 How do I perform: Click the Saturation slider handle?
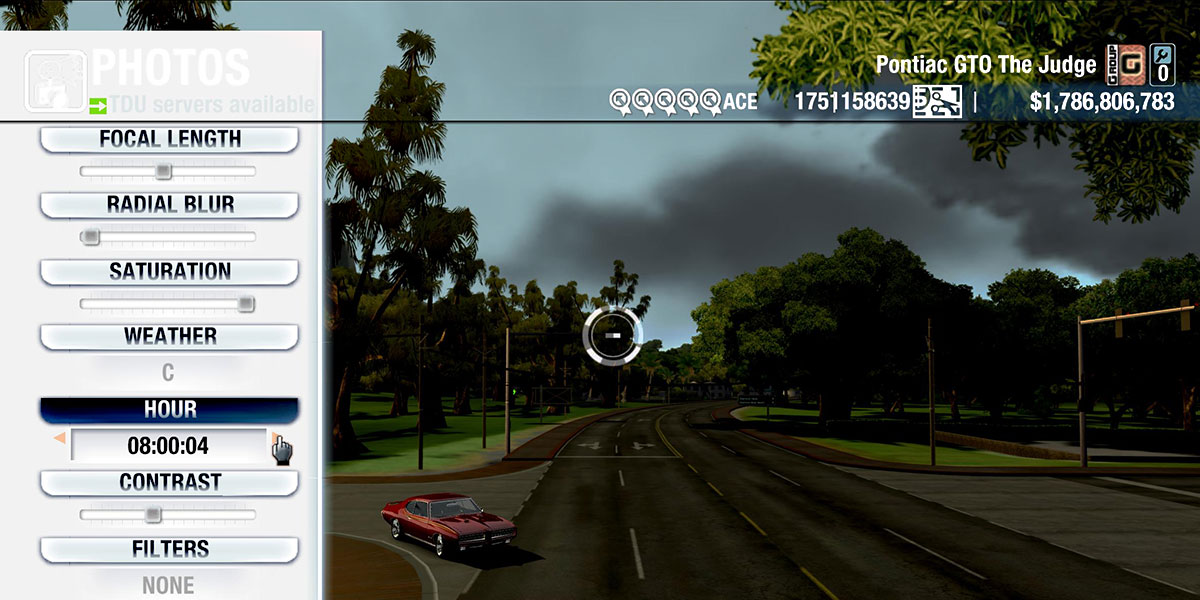(246, 304)
